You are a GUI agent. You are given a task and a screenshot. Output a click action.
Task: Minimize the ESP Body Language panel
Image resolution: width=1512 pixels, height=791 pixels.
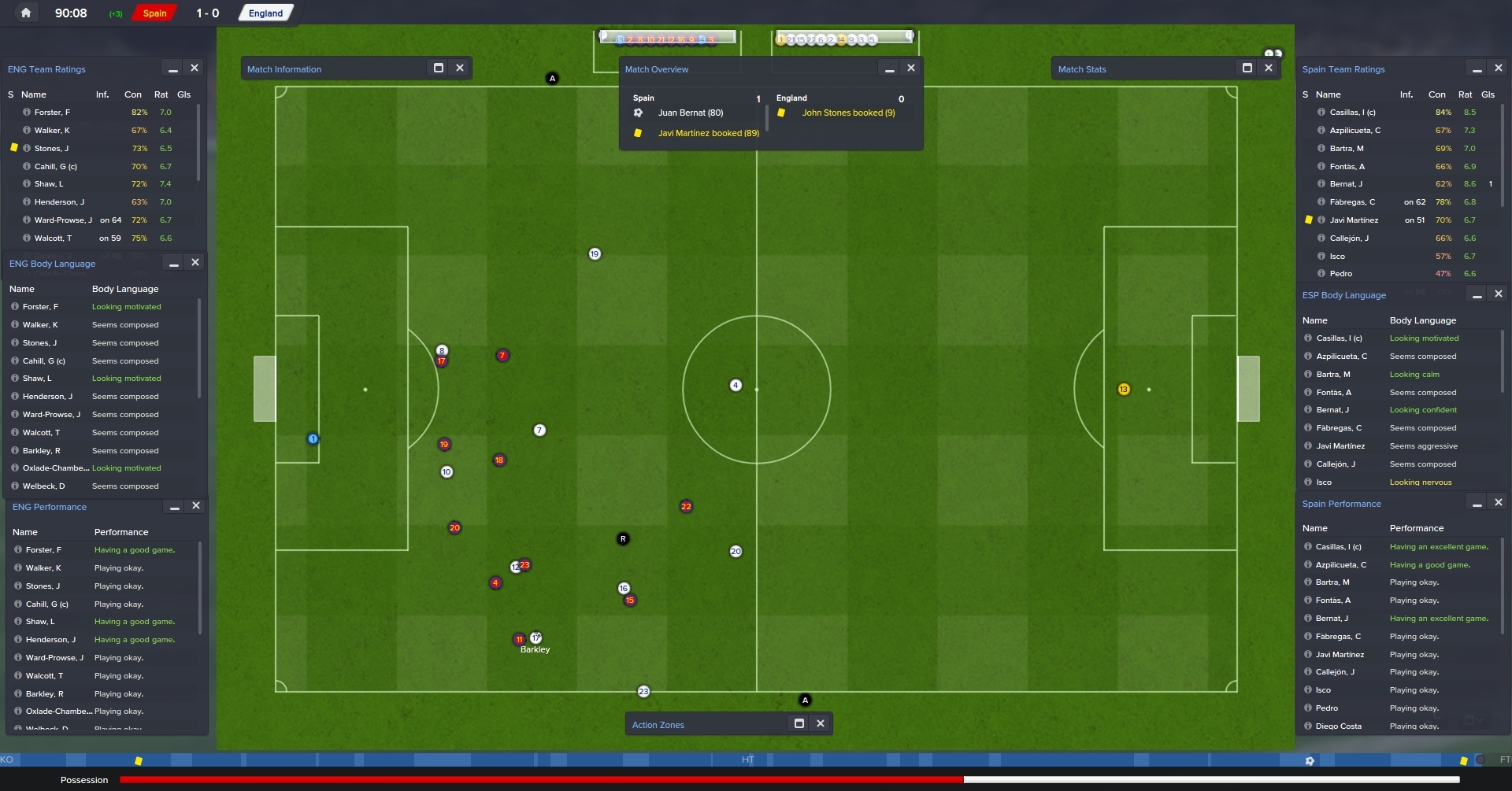click(1477, 295)
